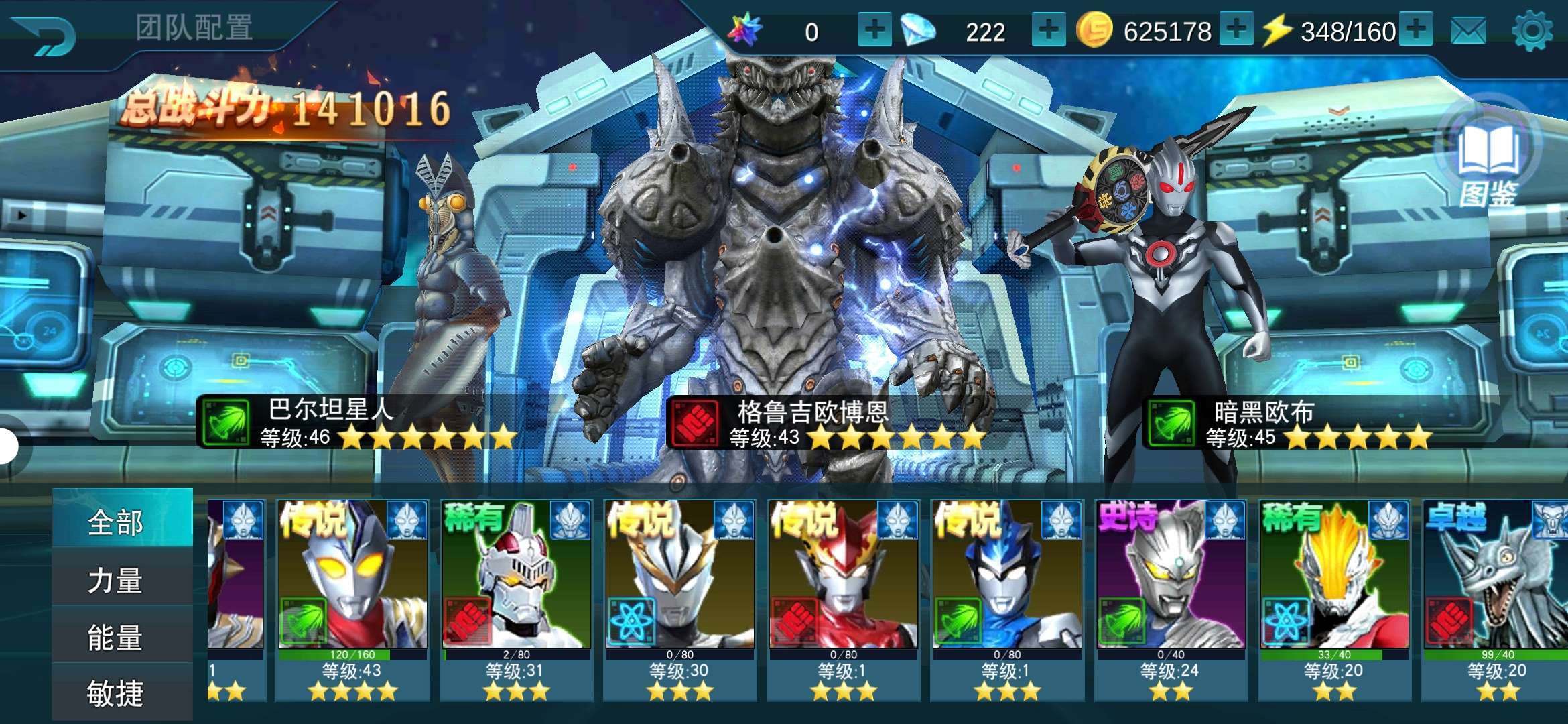Open the settings gear
Screen dimensions: 1568x724
click(1532, 32)
